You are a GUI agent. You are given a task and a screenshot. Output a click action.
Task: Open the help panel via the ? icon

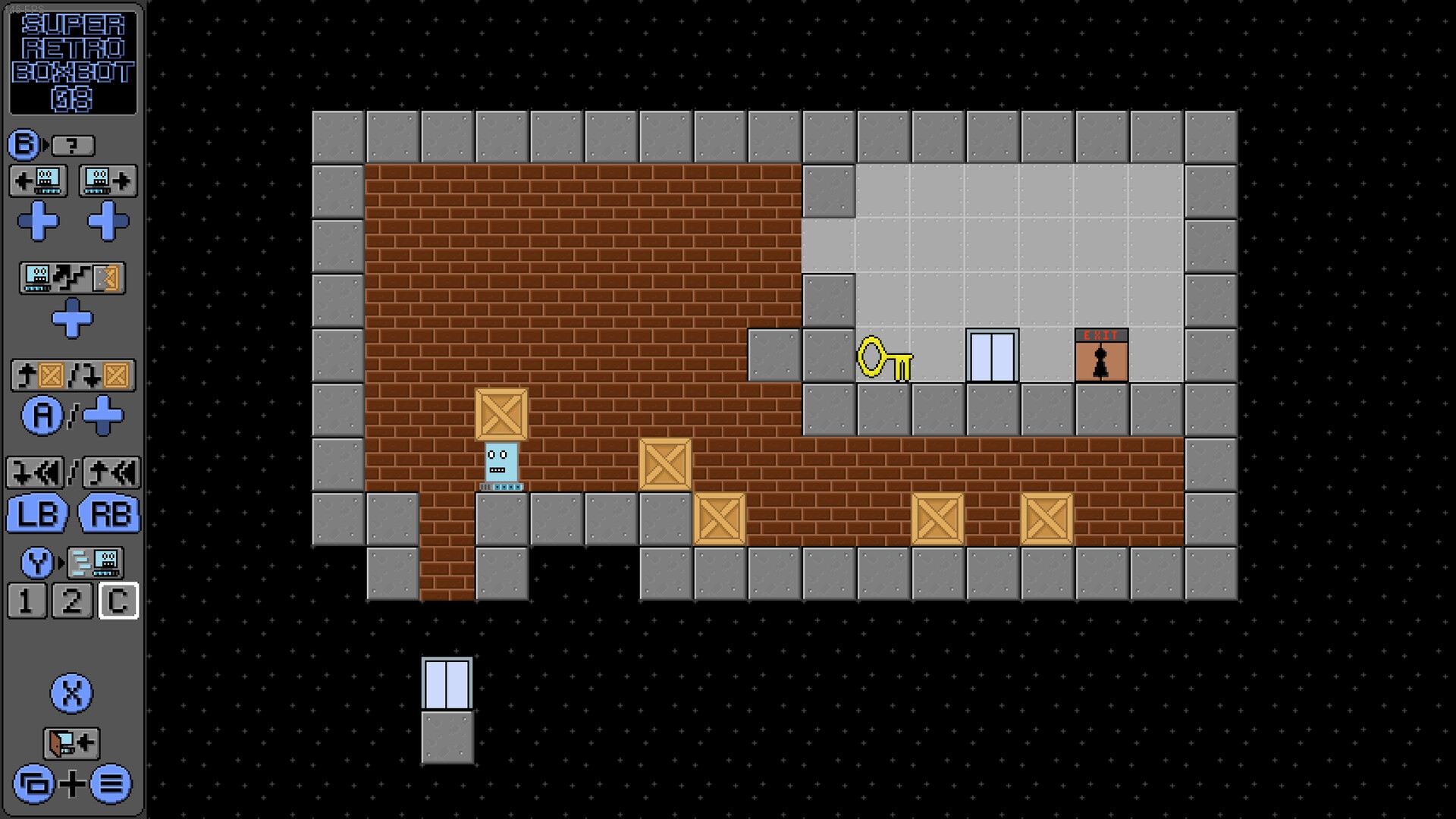coord(74,146)
